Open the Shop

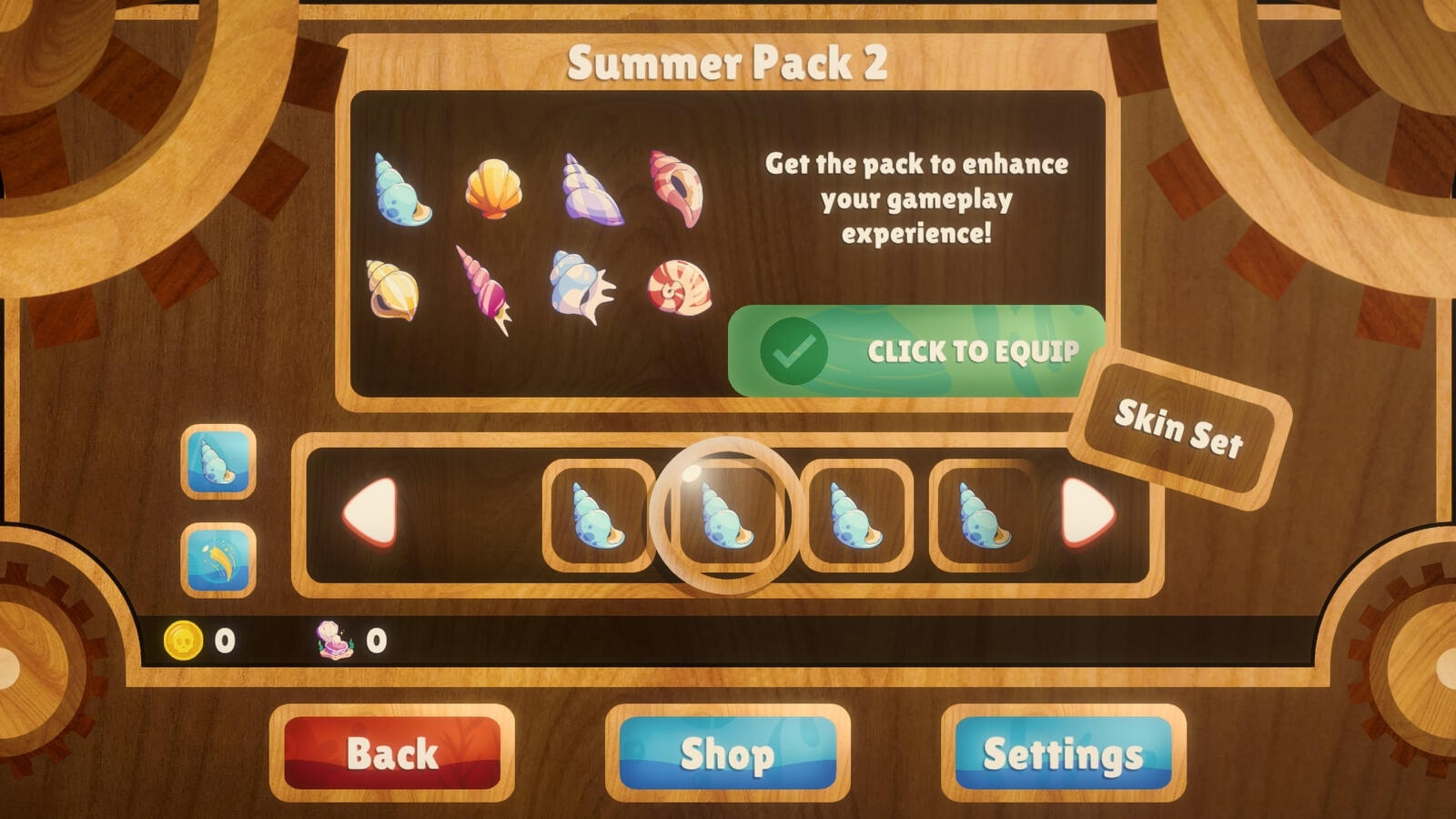point(728,753)
